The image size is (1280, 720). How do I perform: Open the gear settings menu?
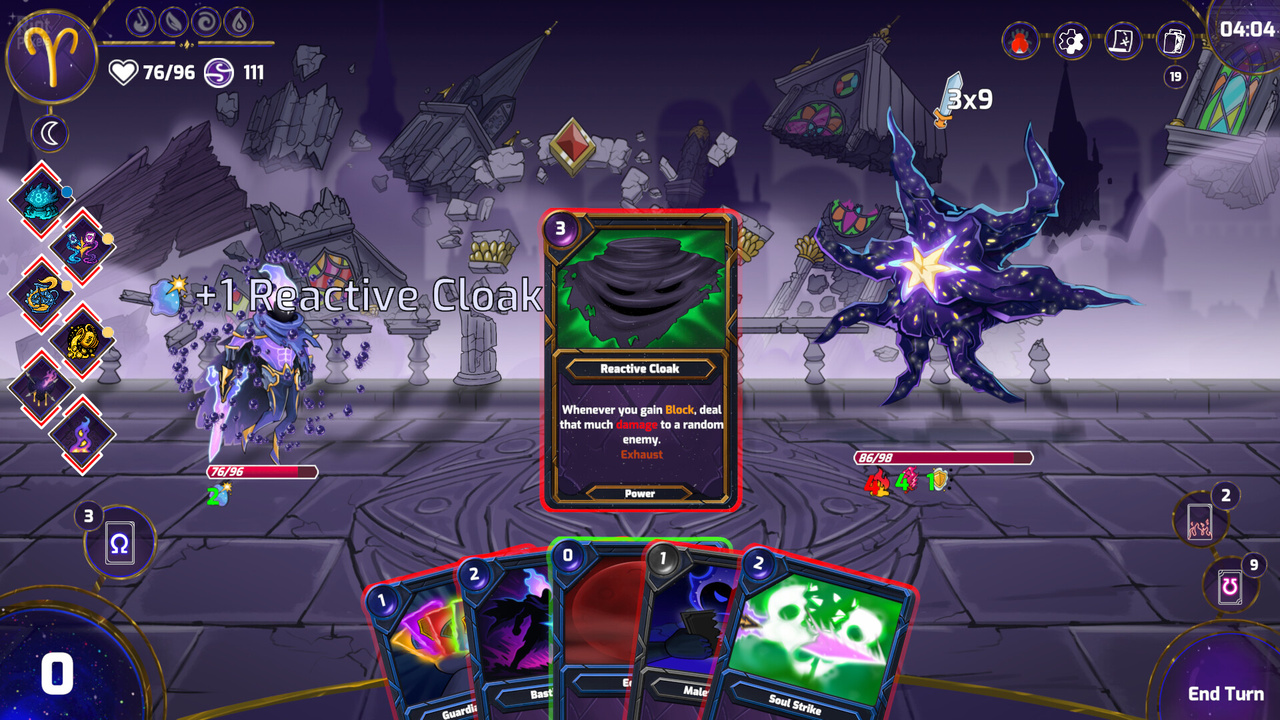(1071, 41)
